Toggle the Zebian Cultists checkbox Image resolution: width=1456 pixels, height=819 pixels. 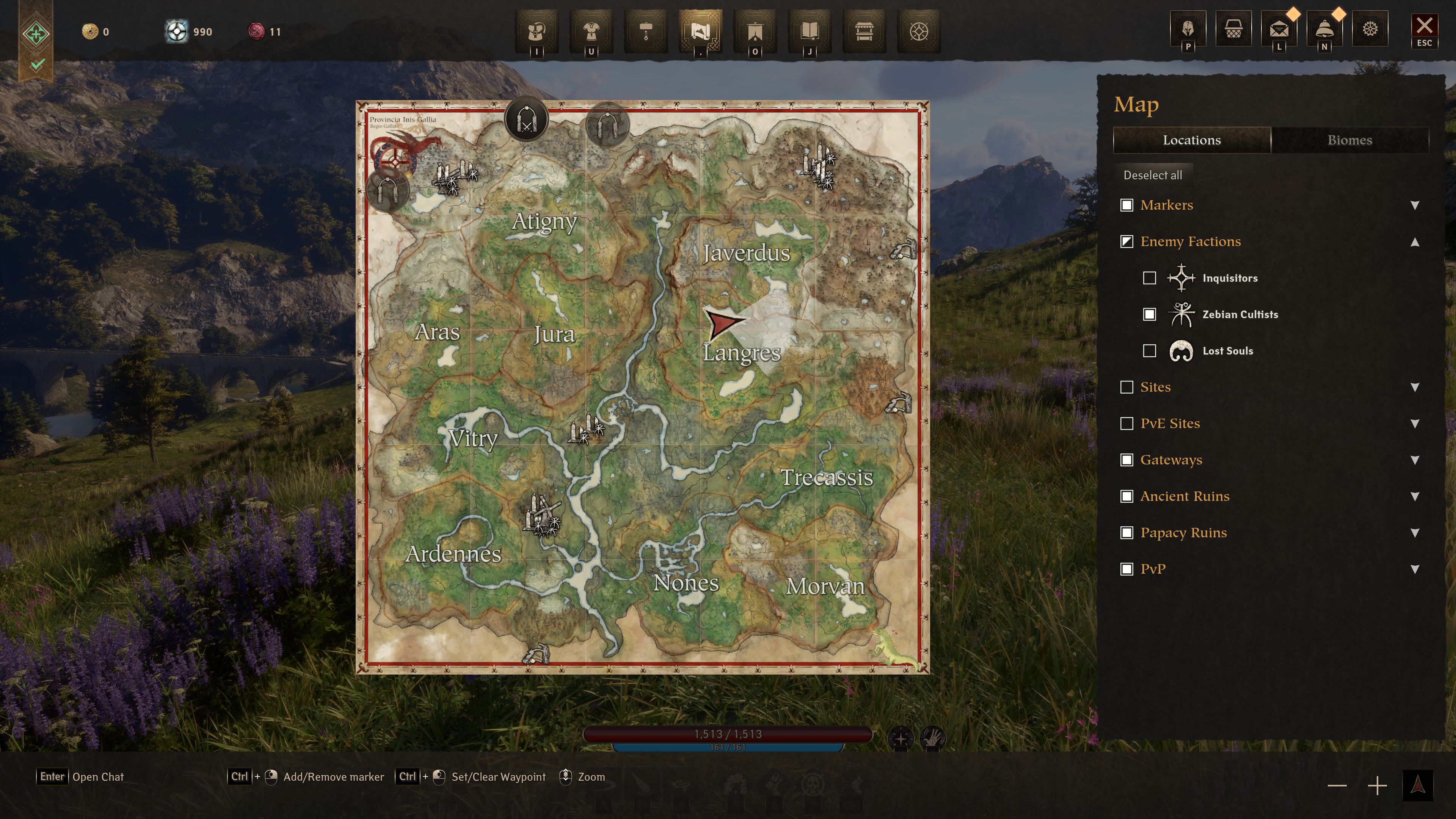1150,314
